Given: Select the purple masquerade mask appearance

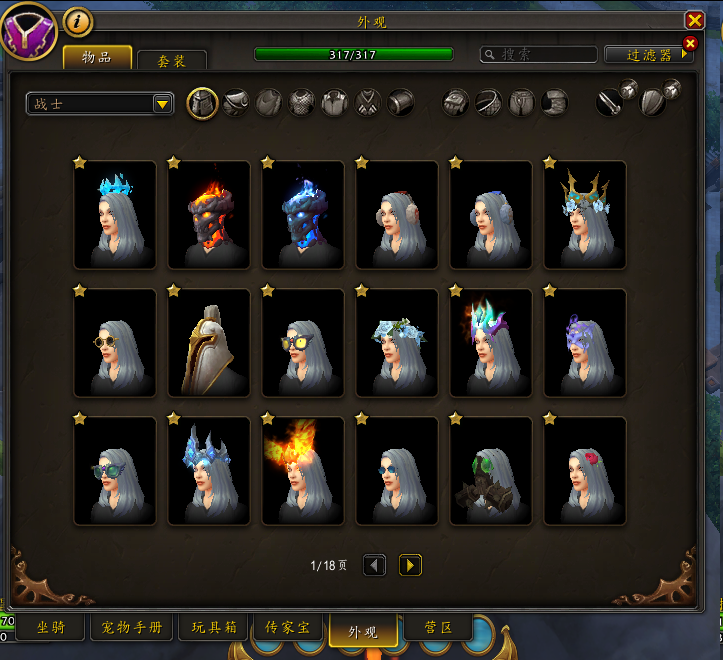Looking at the screenshot, I should coord(585,342).
